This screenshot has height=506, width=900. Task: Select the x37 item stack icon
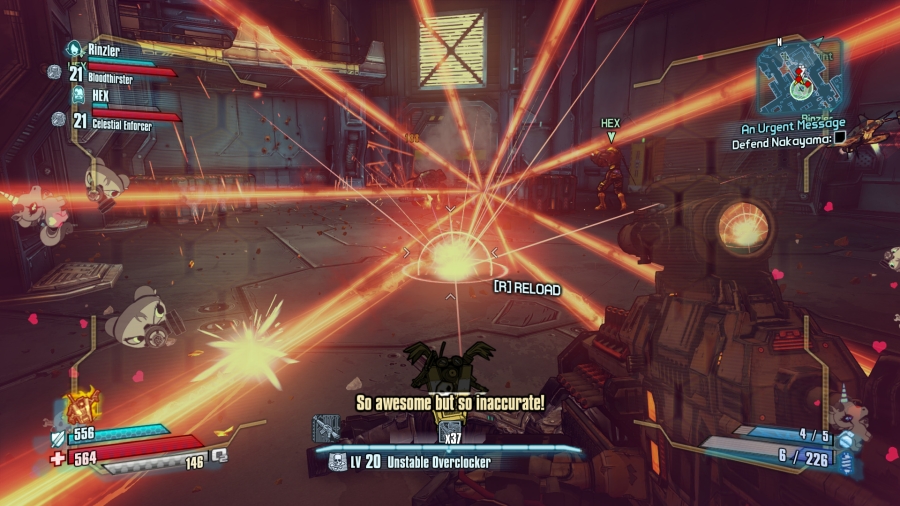448,430
